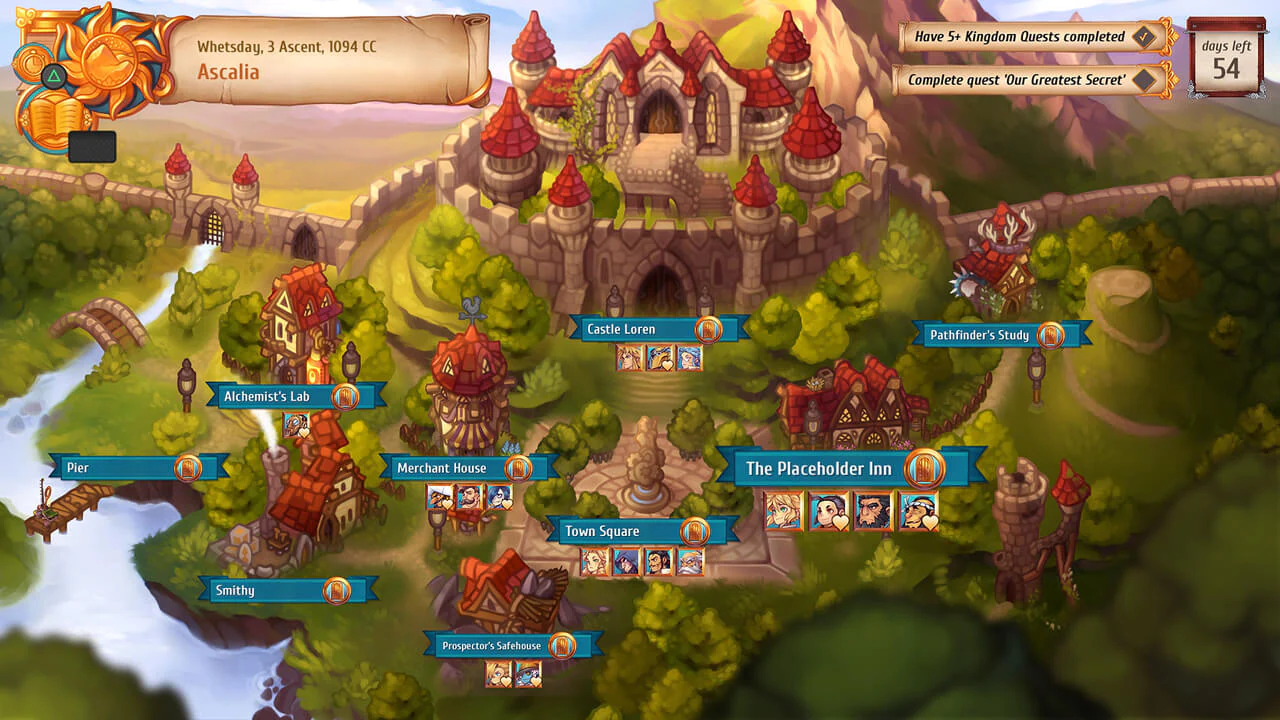This screenshot has height=720, width=1280.
Task: Click the door icon on Pathfinder's Study banner
Action: pyautogui.click(x=1052, y=335)
